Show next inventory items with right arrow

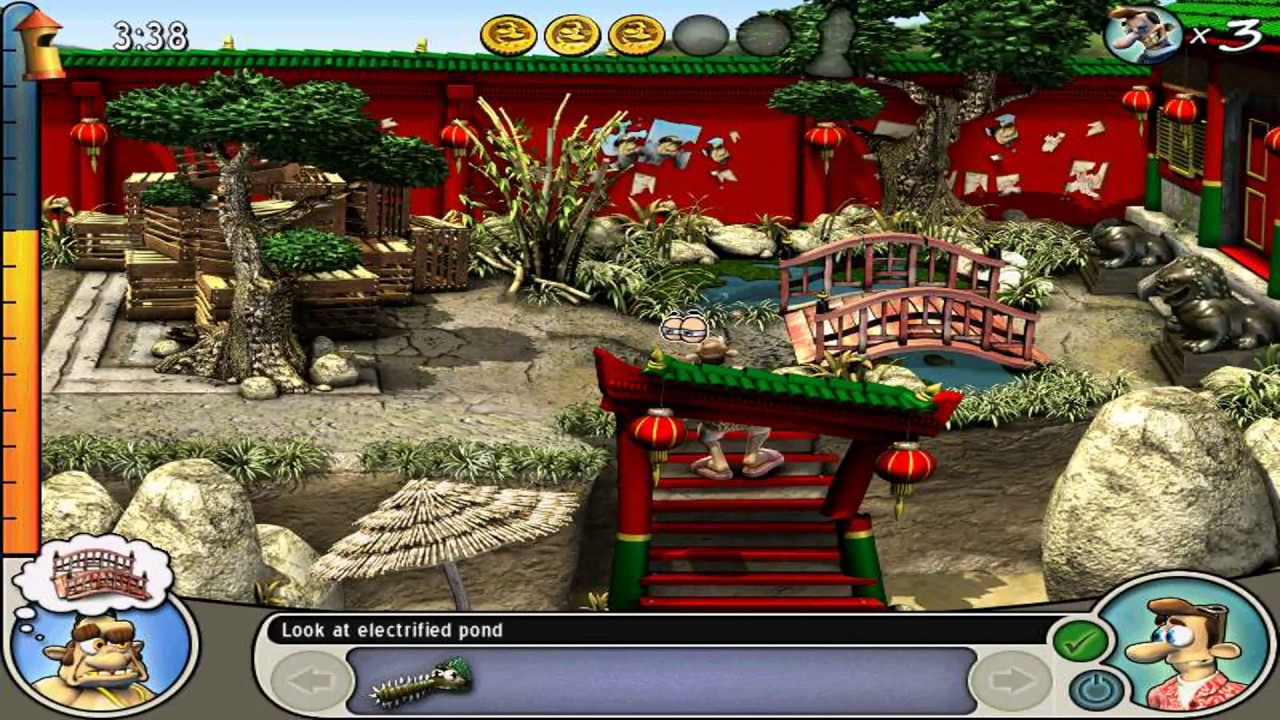[x=1009, y=681]
